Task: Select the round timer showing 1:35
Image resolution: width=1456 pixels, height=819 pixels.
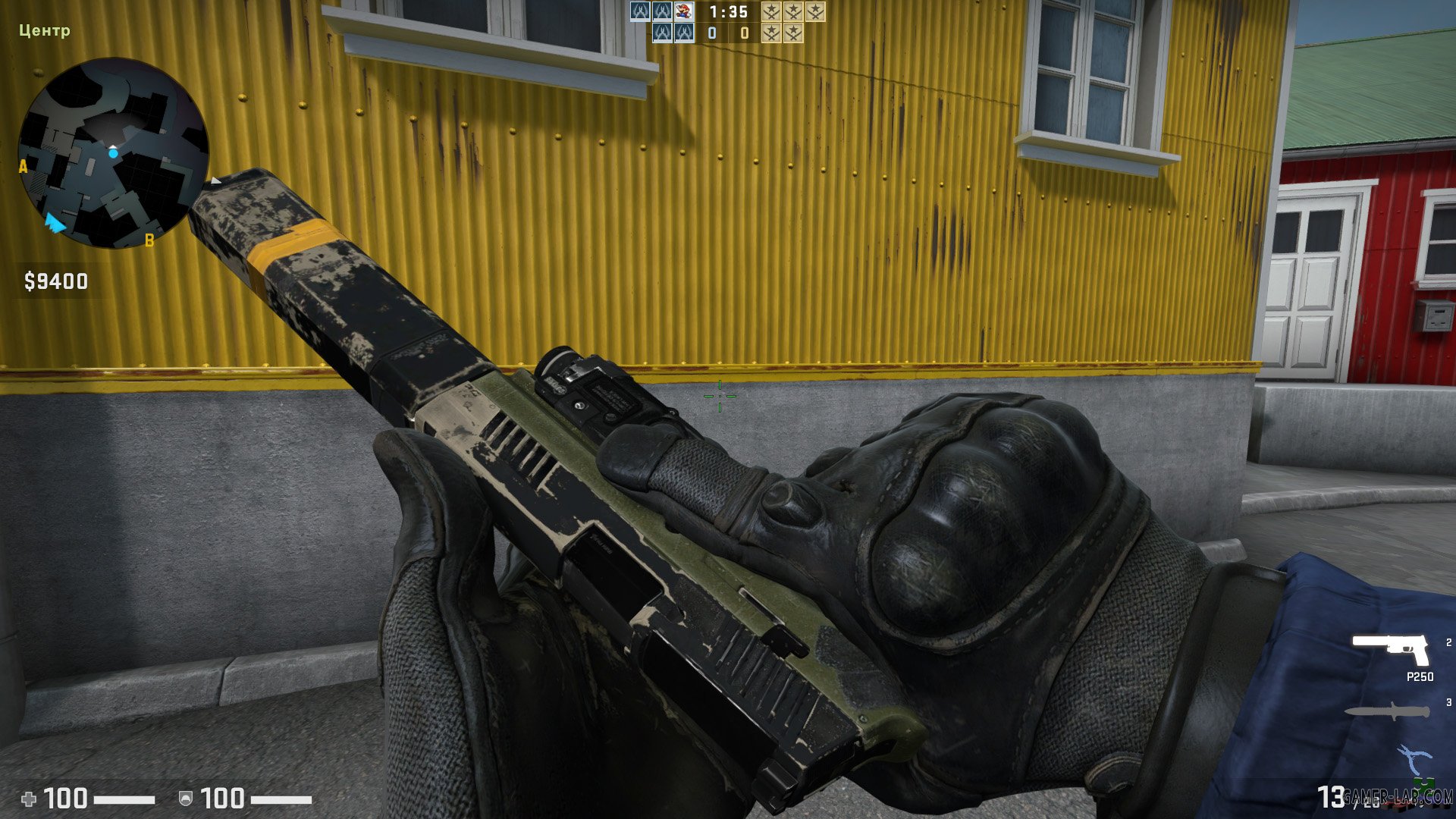Action: [730, 12]
